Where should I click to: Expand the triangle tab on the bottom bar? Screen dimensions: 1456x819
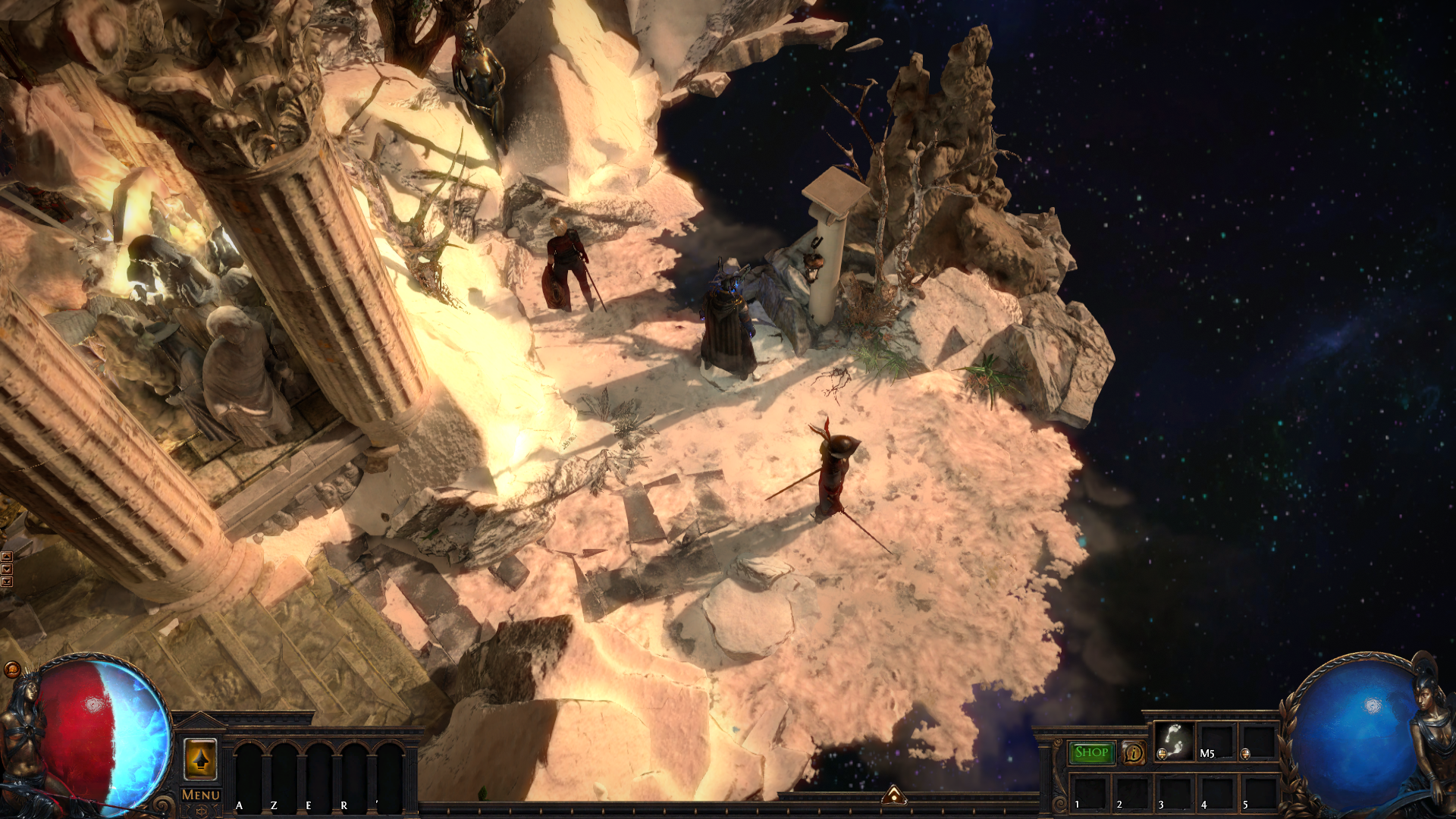pyautogui.click(x=894, y=795)
